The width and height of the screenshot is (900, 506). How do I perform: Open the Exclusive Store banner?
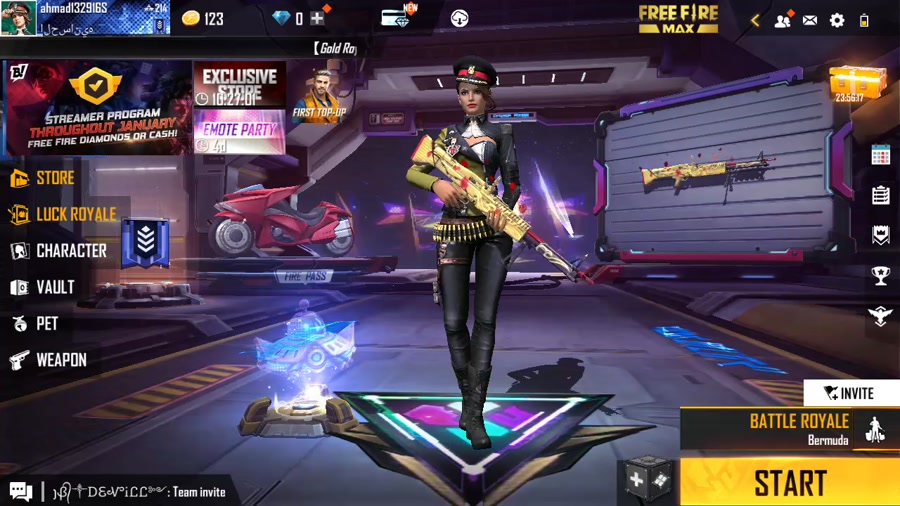click(x=239, y=85)
